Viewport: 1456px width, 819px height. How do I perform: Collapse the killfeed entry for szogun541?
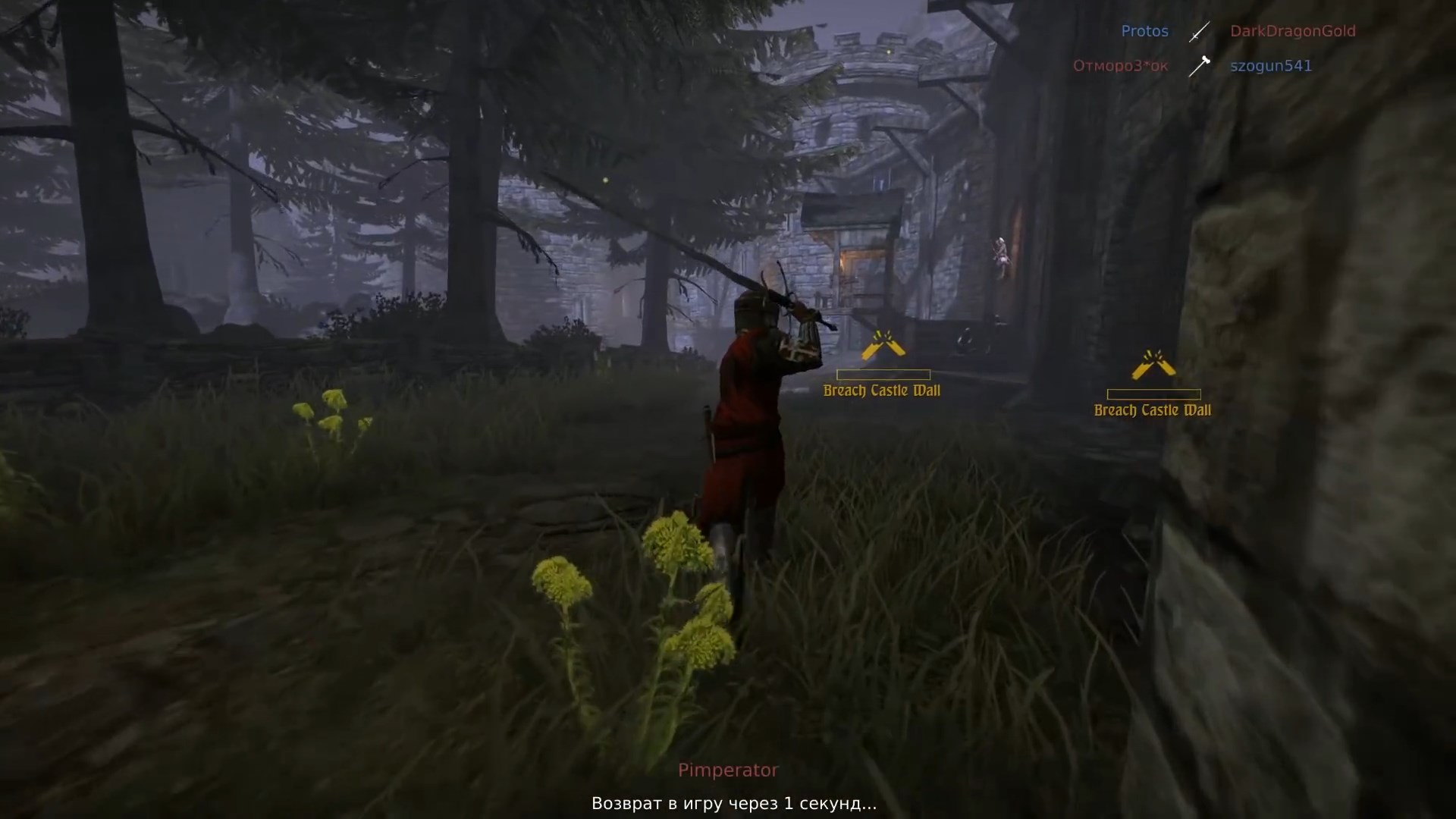pyautogui.click(x=1271, y=66)
